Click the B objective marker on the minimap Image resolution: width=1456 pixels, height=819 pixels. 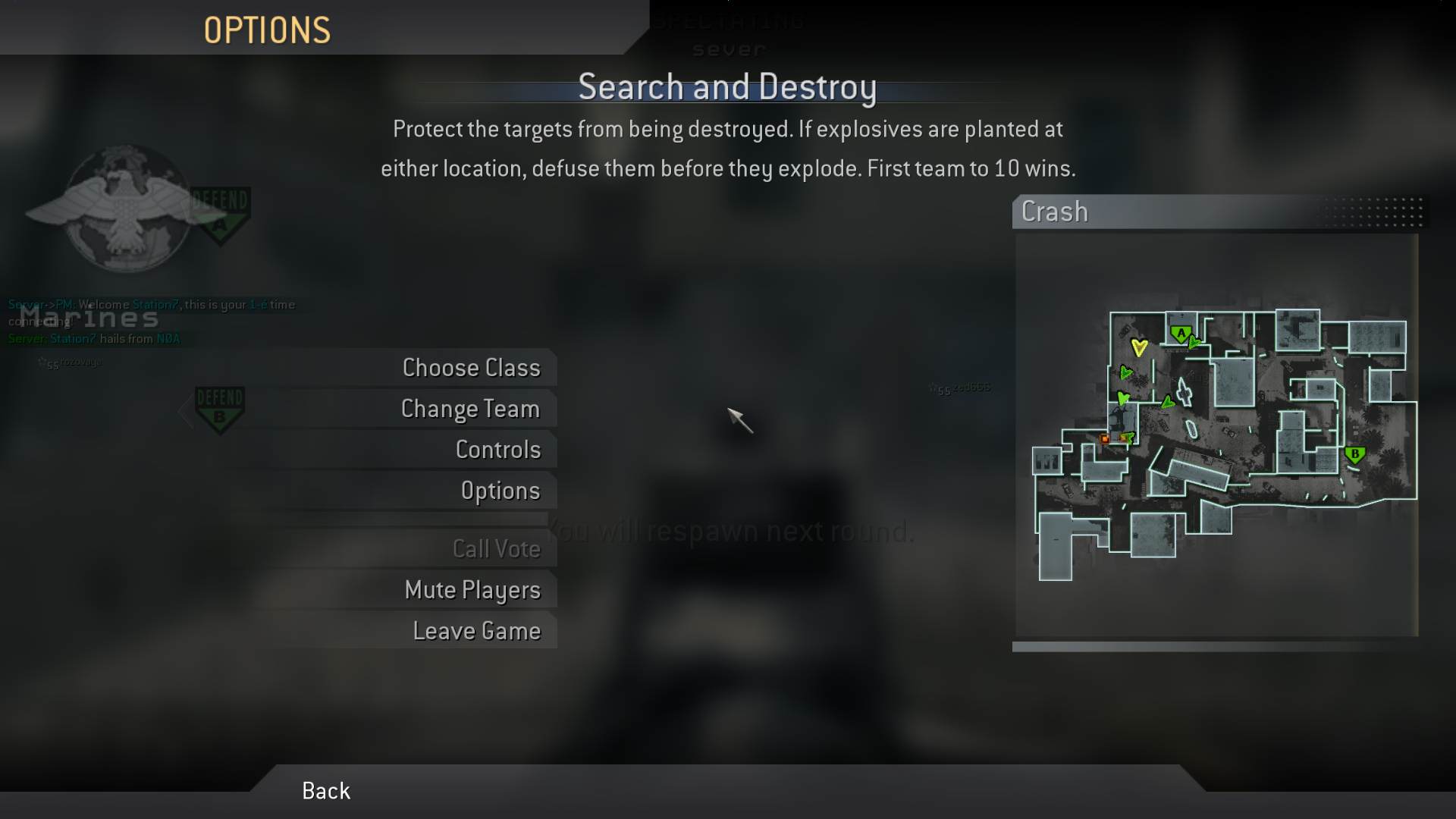pos(1354,455)
